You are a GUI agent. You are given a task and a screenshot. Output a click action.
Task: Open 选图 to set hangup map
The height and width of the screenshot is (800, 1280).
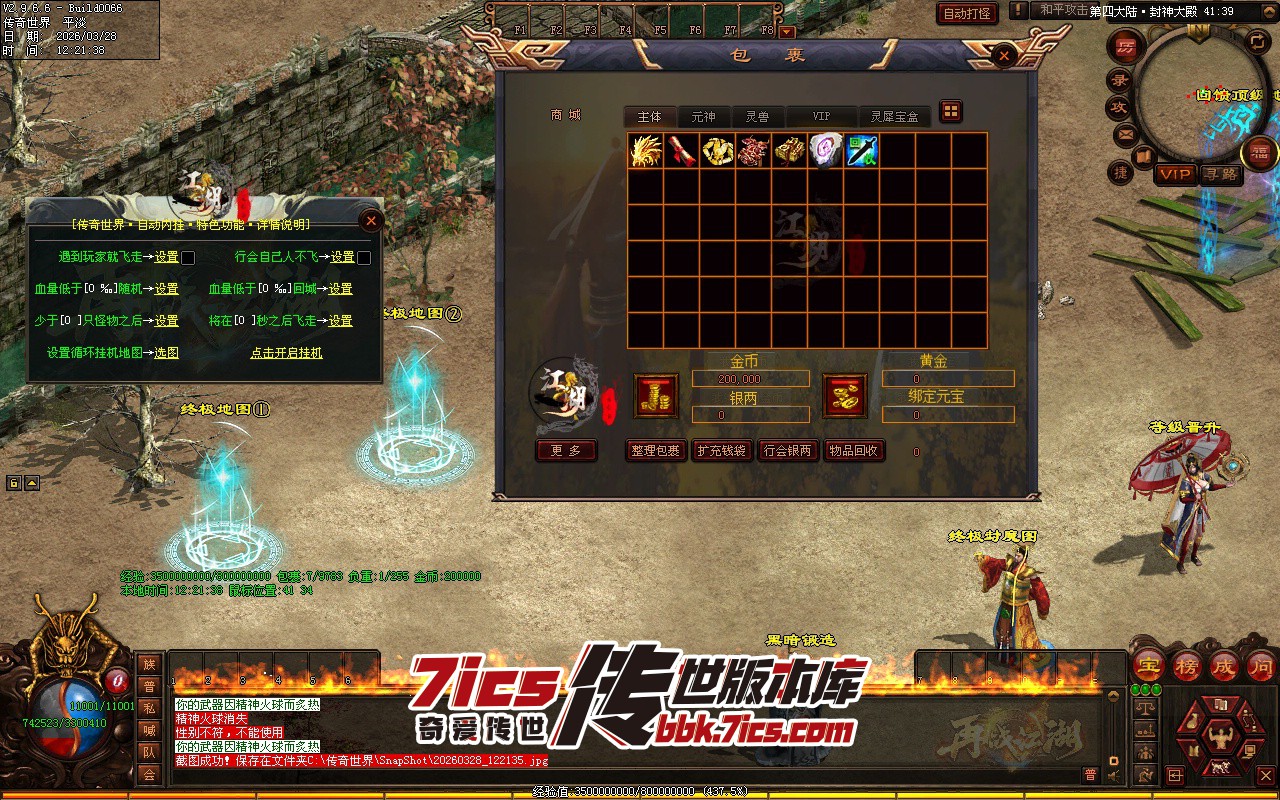coord(166,353)
